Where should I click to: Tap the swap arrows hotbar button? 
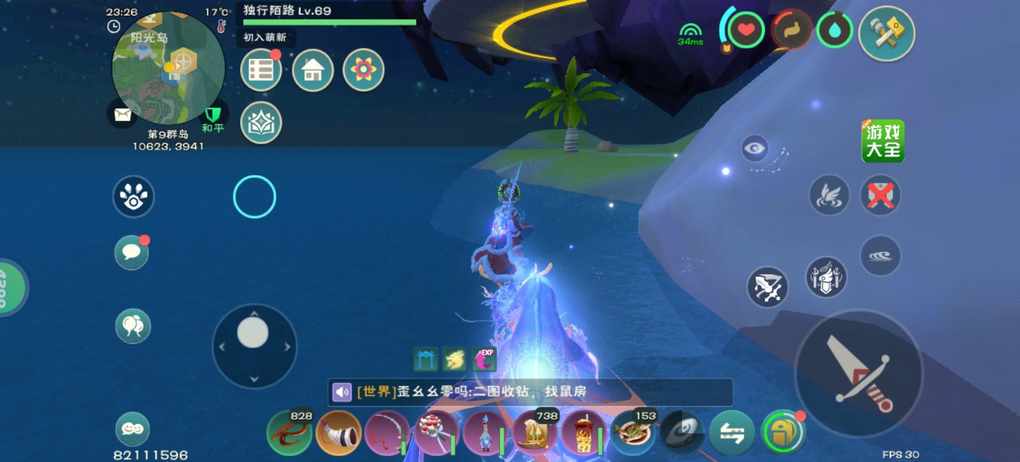click(731, 433)
